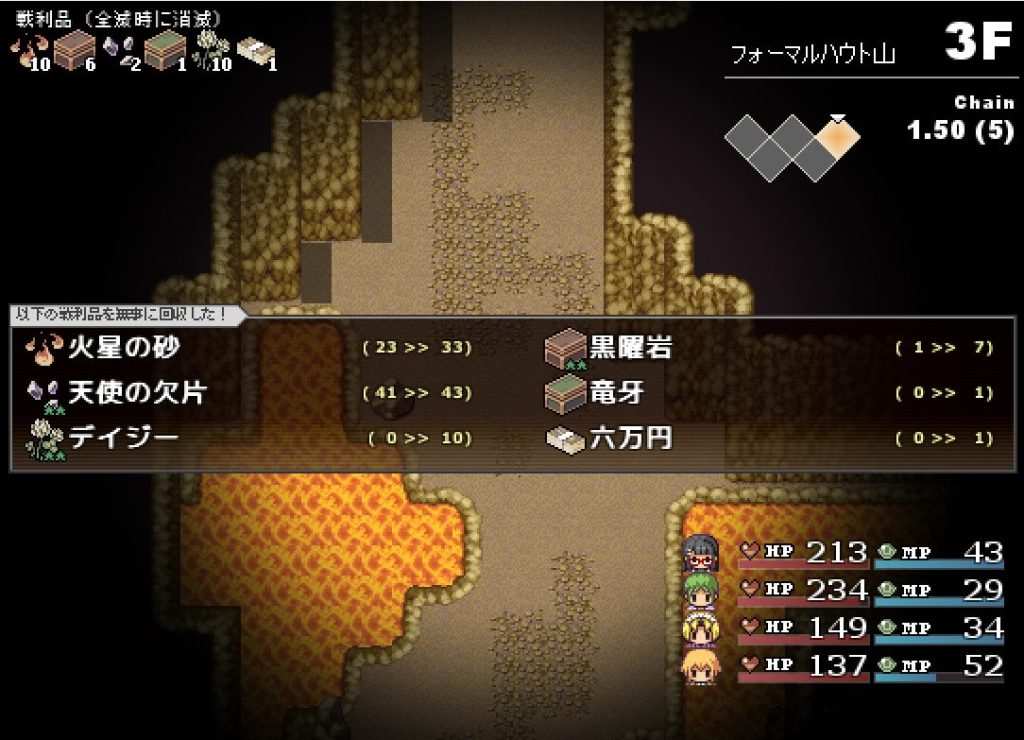Select the white flower icon in the top spoils bar
The width and height of the screenshot is (1024, 740).
(208, 50)
